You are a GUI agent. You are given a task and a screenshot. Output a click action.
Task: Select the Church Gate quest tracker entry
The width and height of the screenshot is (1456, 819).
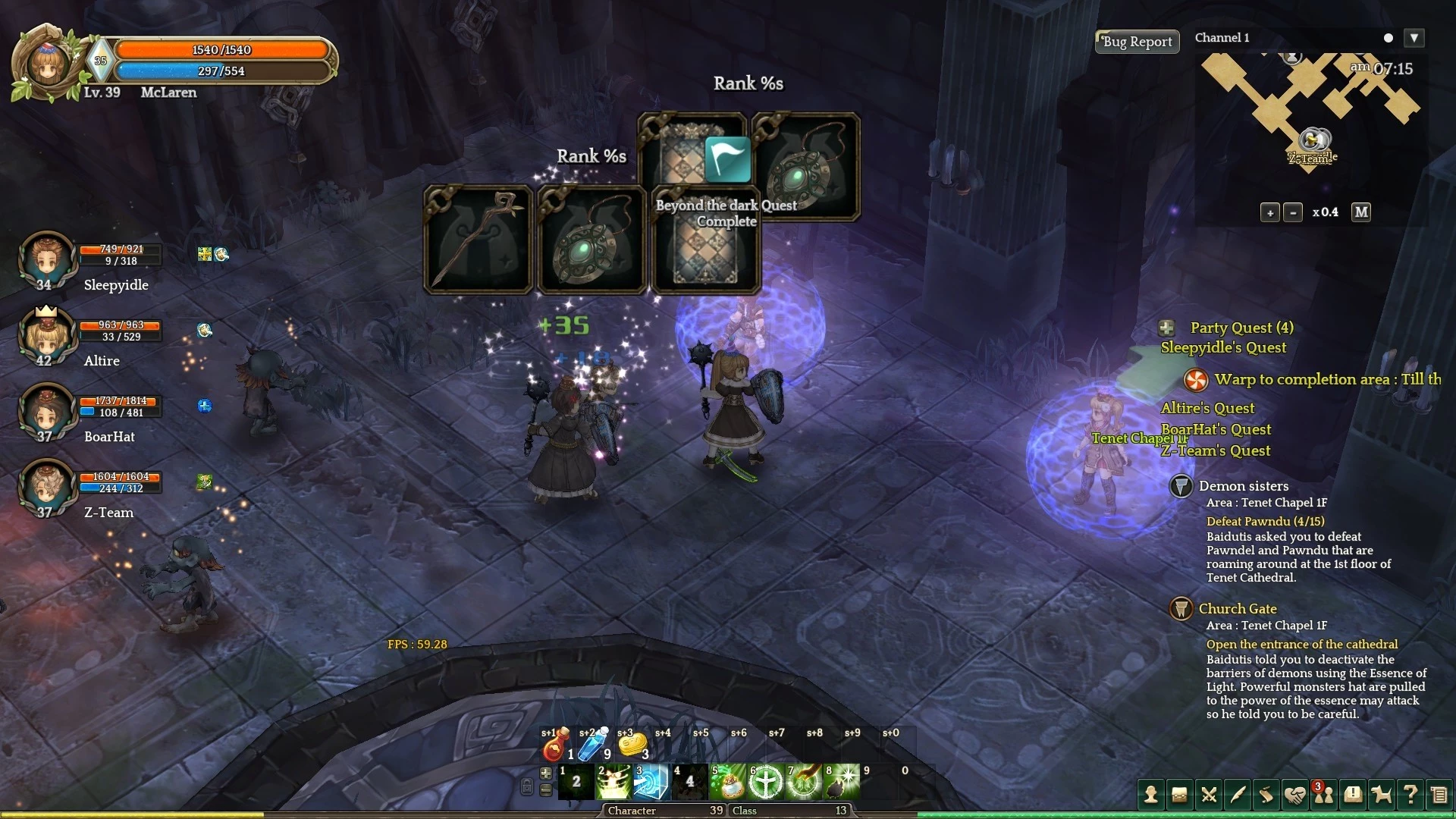1238,609
